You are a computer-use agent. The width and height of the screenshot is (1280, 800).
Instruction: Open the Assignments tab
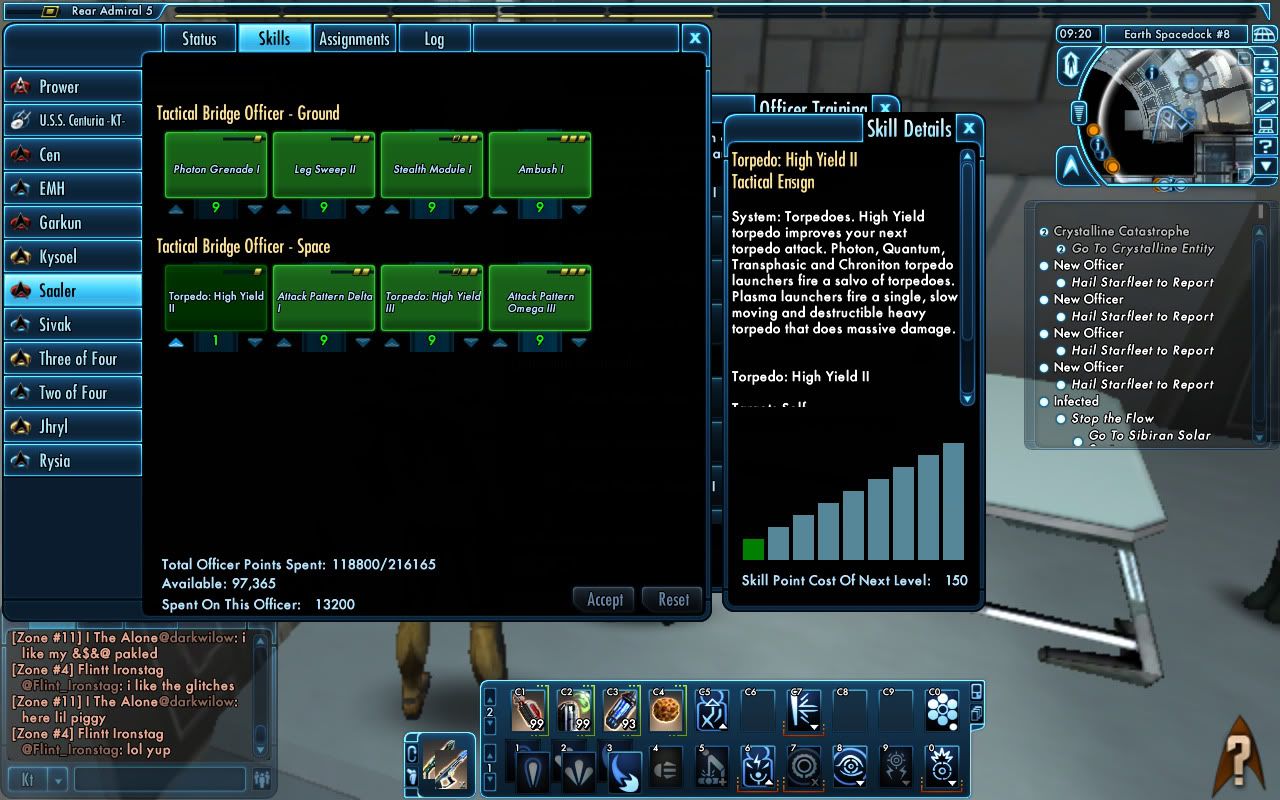tap(353, 39)
